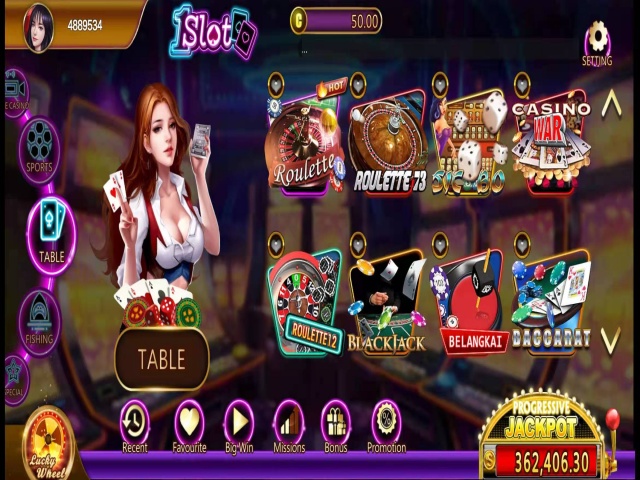Open the Setting gear menu
Image resolution: width=640 pixels, height=480 pixels.
tap(597, 40)
